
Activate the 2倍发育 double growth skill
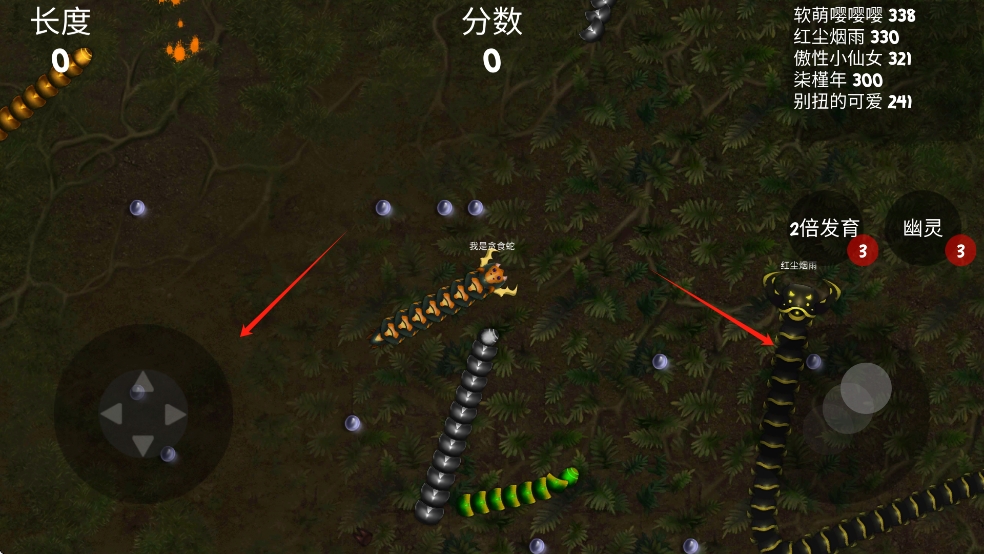[x=825, y=229]
